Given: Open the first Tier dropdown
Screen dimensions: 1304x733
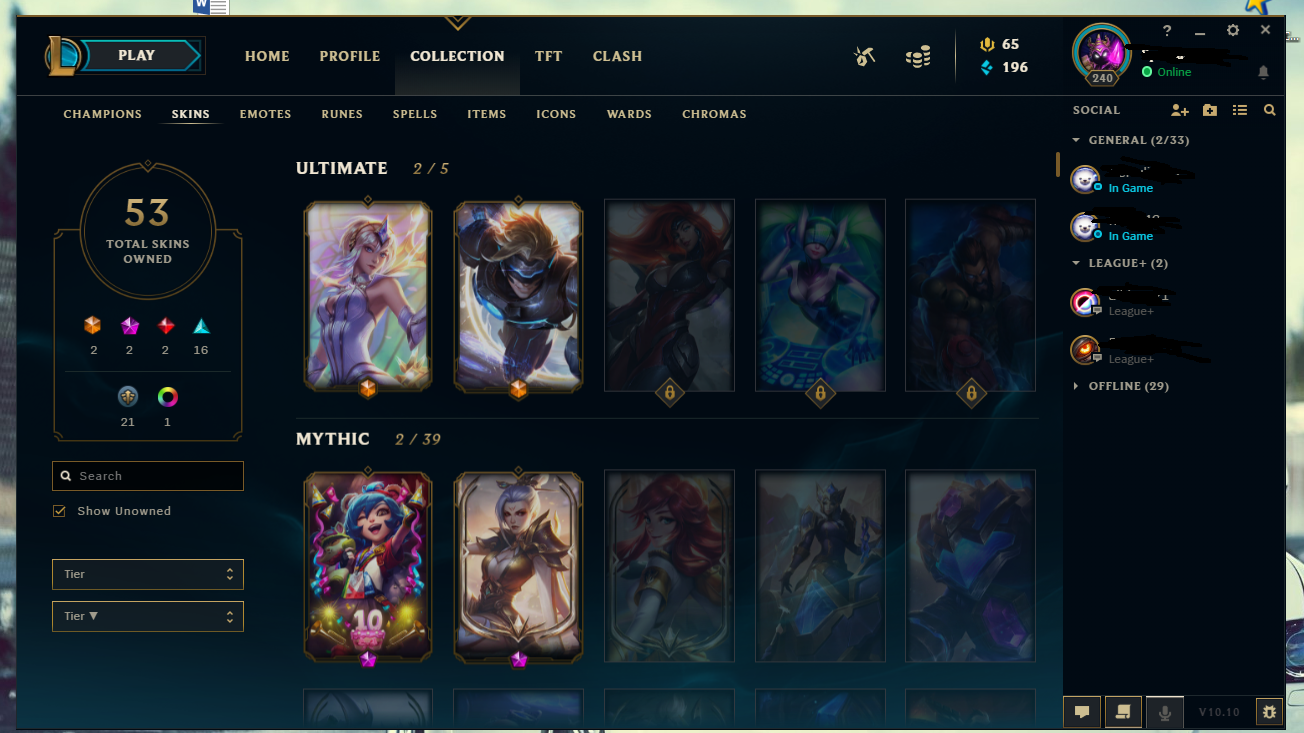Looking at the screenshot, I should (x=148, y=574).
